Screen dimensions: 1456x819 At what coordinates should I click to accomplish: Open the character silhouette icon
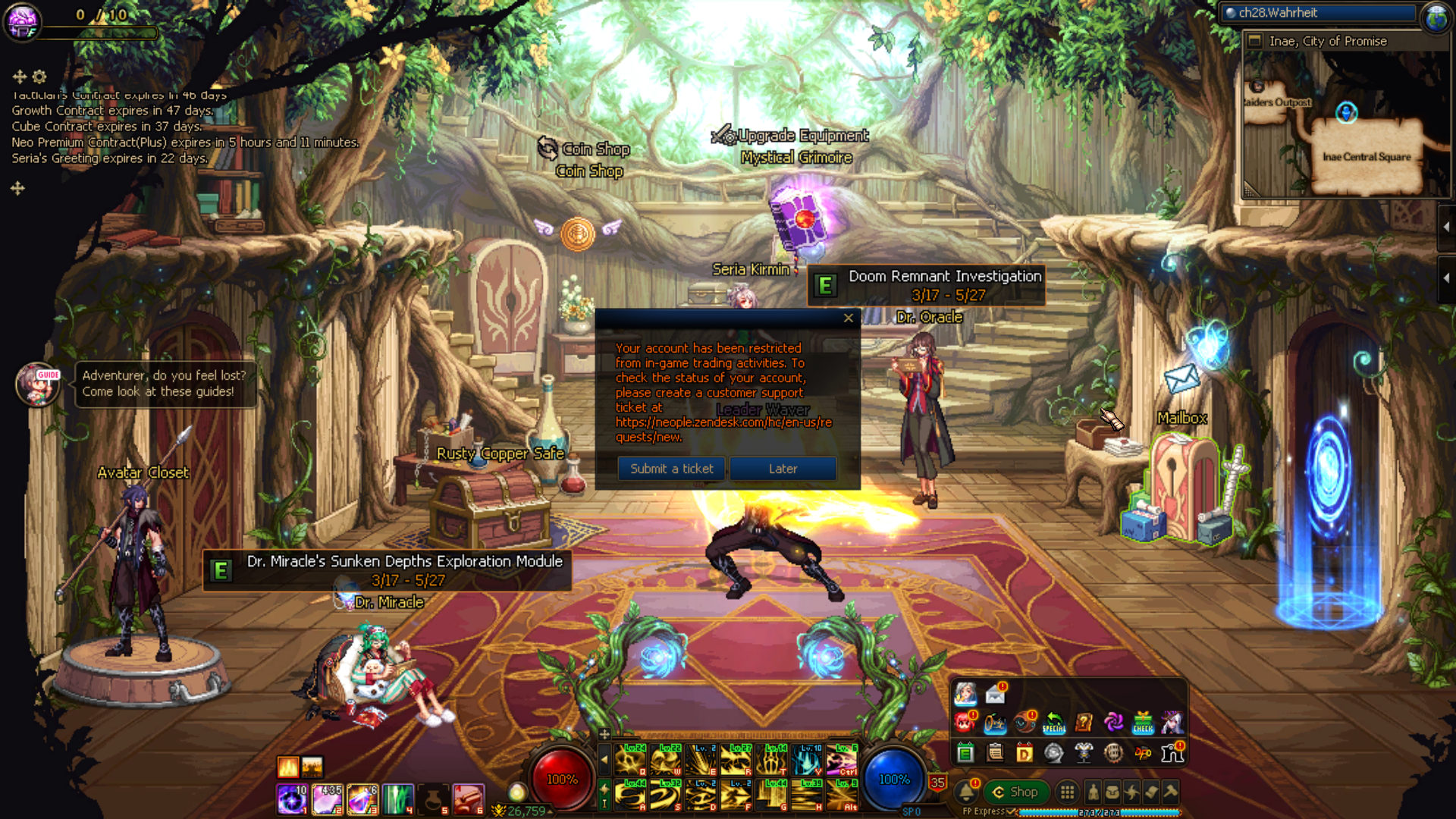pyautogui.click(x=1093, y=792)
